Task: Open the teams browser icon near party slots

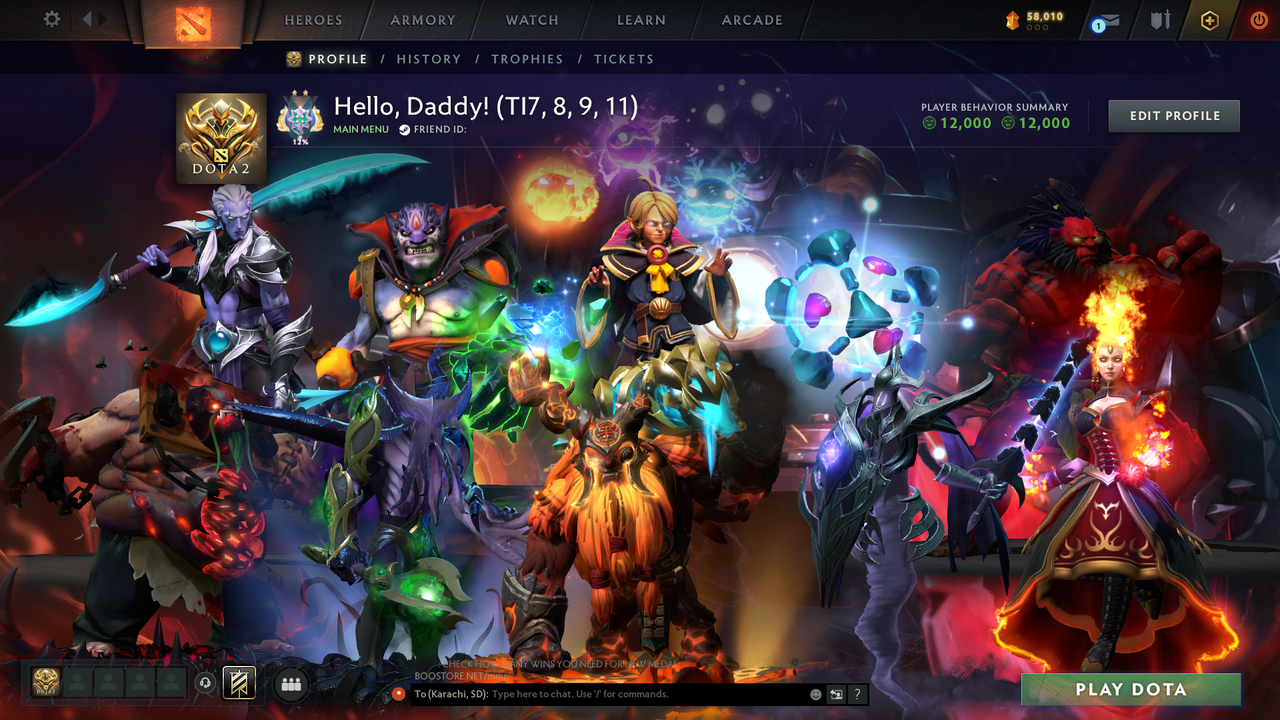Action: (291, 686)
